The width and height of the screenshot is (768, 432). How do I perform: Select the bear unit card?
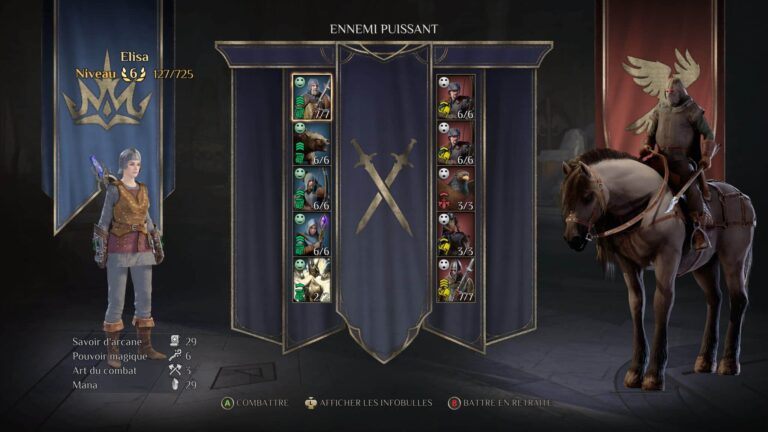pos(312,143)
